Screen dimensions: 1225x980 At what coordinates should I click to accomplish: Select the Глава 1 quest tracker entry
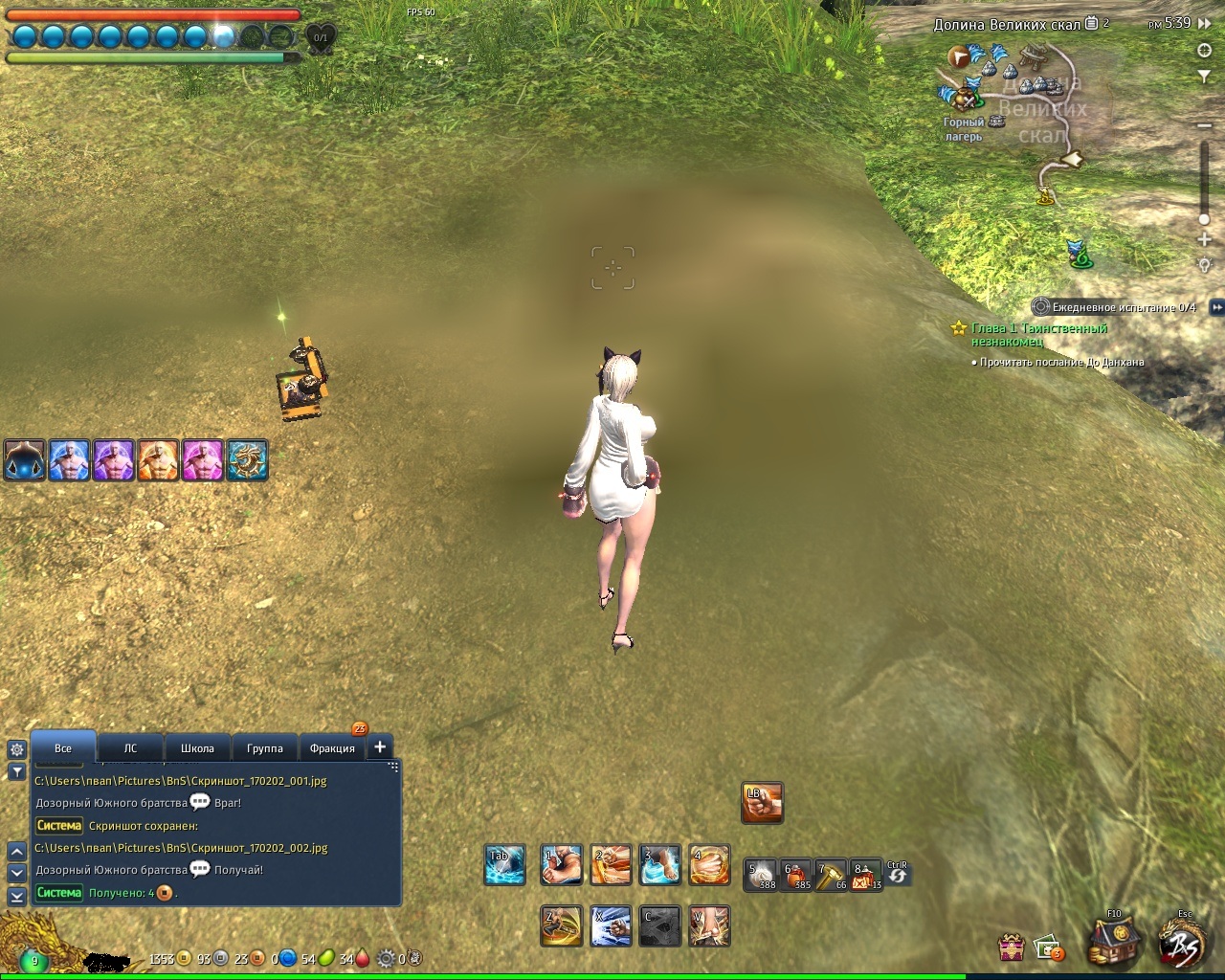(x=1039, y=334)
